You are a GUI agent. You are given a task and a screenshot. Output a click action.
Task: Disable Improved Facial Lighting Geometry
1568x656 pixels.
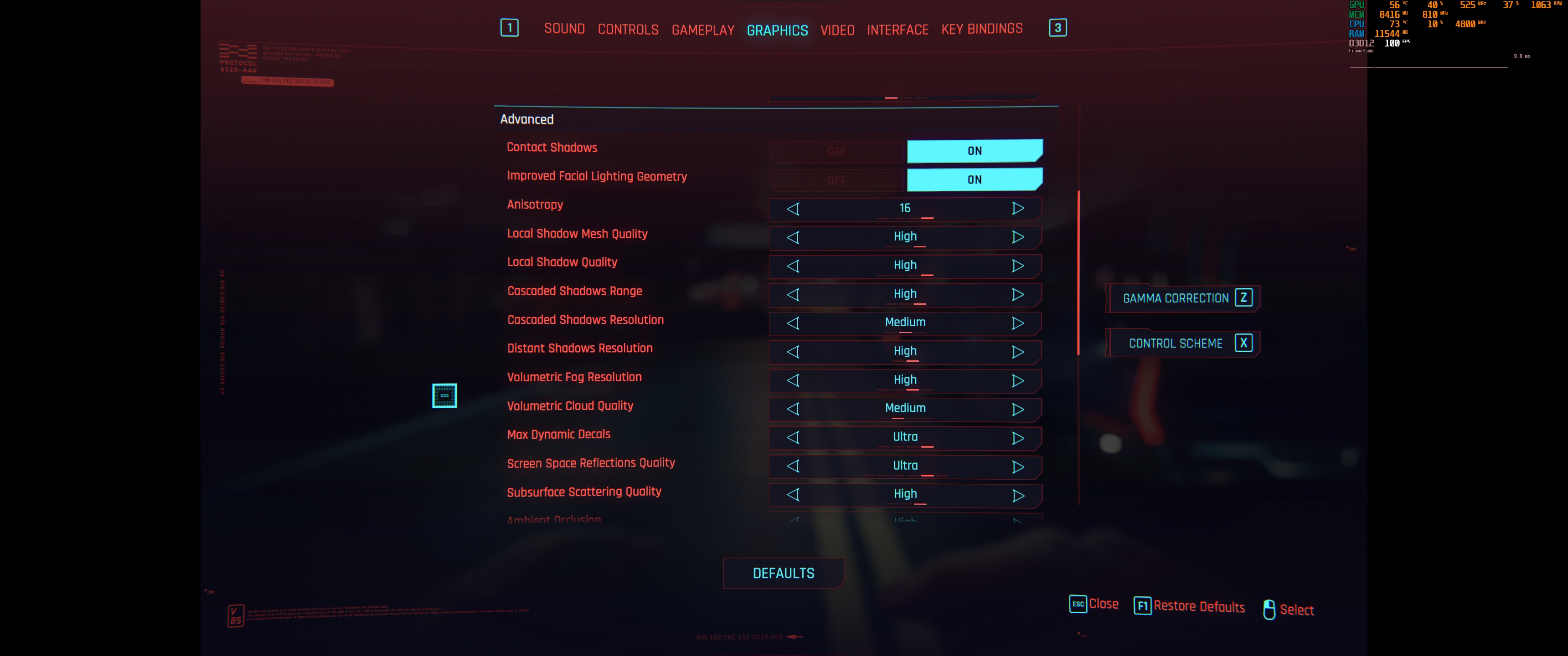pyautogui.click(x=837, y=179)
